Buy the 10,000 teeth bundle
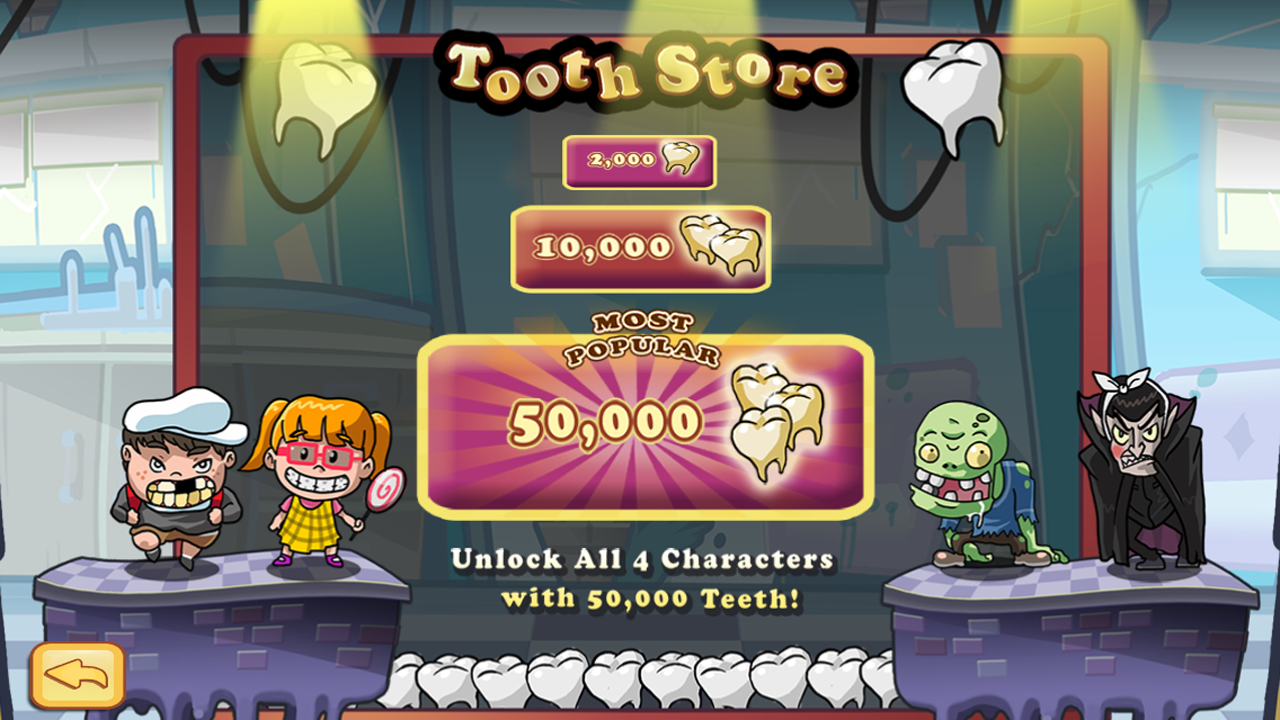This screenshot has width=1280, height=720. pyautogui.click(x=639, y=245)
